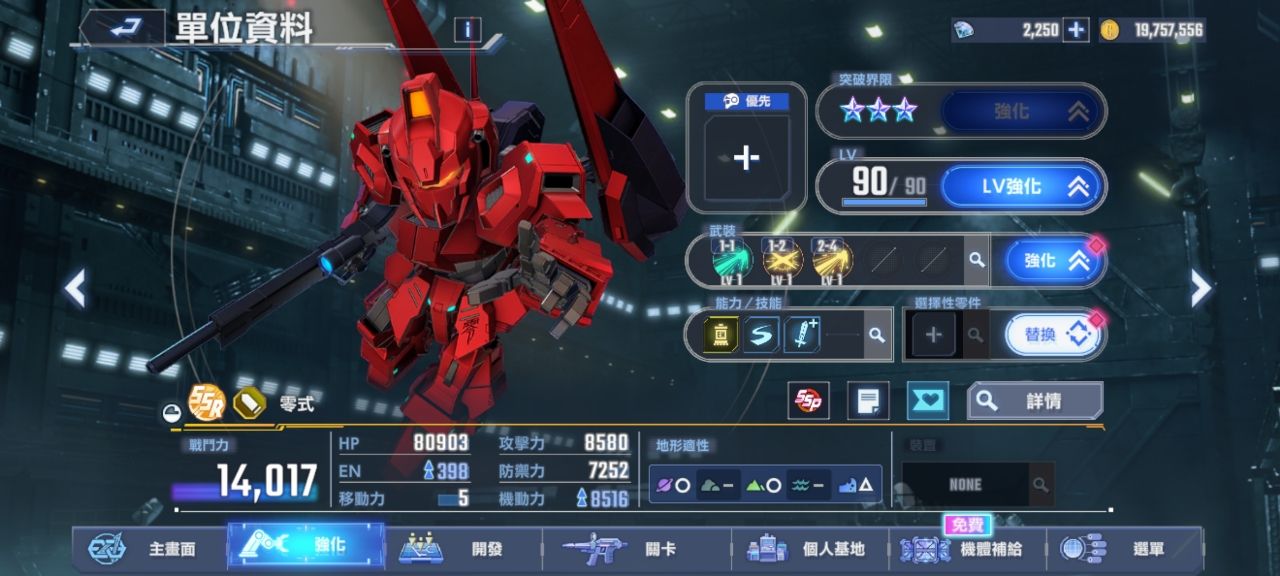Open the memo note icon

pos(868,401)
